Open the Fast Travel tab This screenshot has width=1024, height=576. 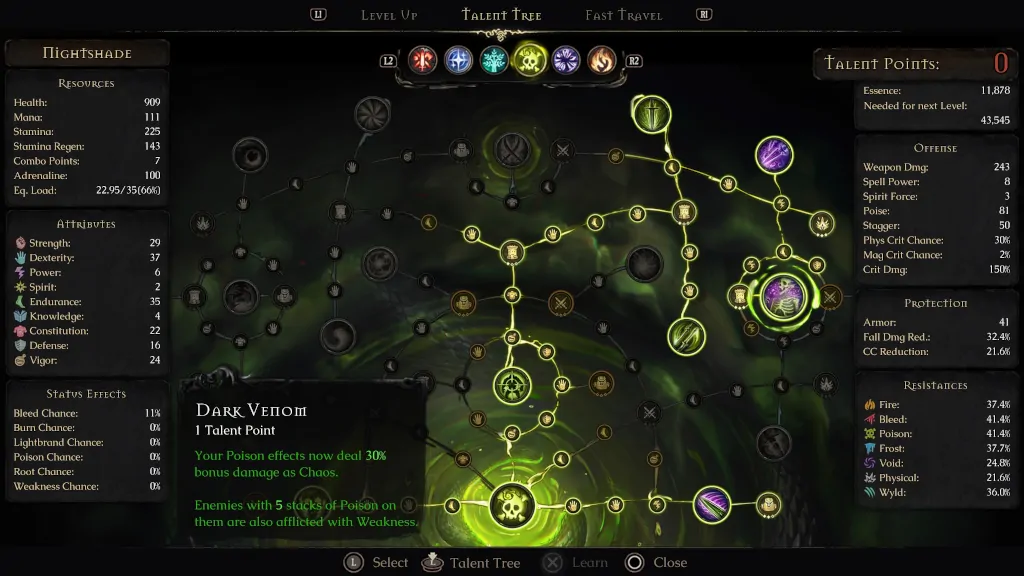pos(623,15)
